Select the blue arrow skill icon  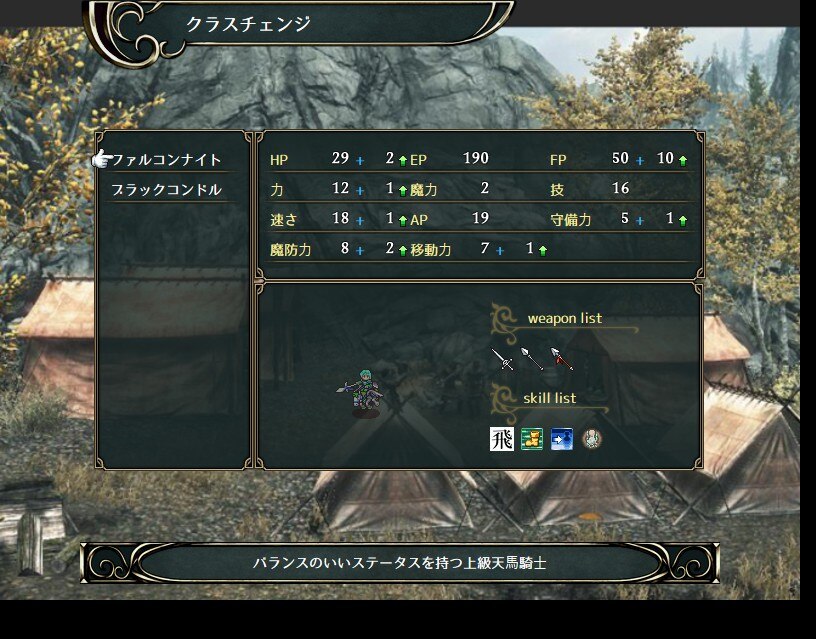coord(562,438)
